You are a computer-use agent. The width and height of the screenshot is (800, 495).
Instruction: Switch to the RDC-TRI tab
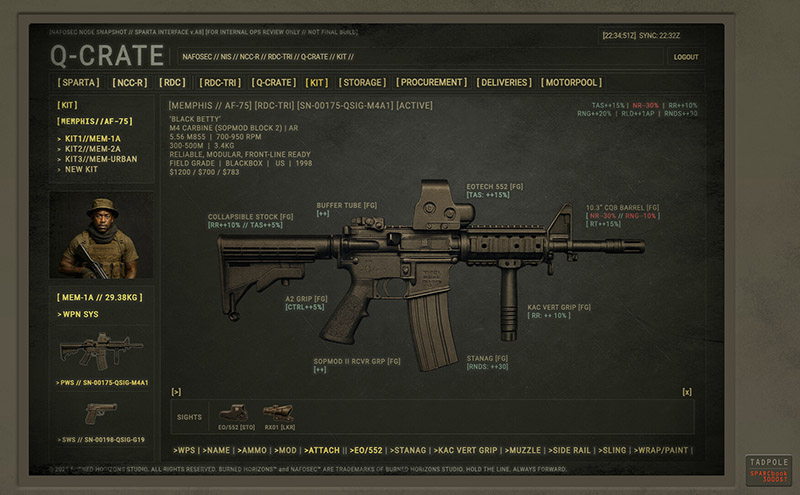[x=220, y=82]
